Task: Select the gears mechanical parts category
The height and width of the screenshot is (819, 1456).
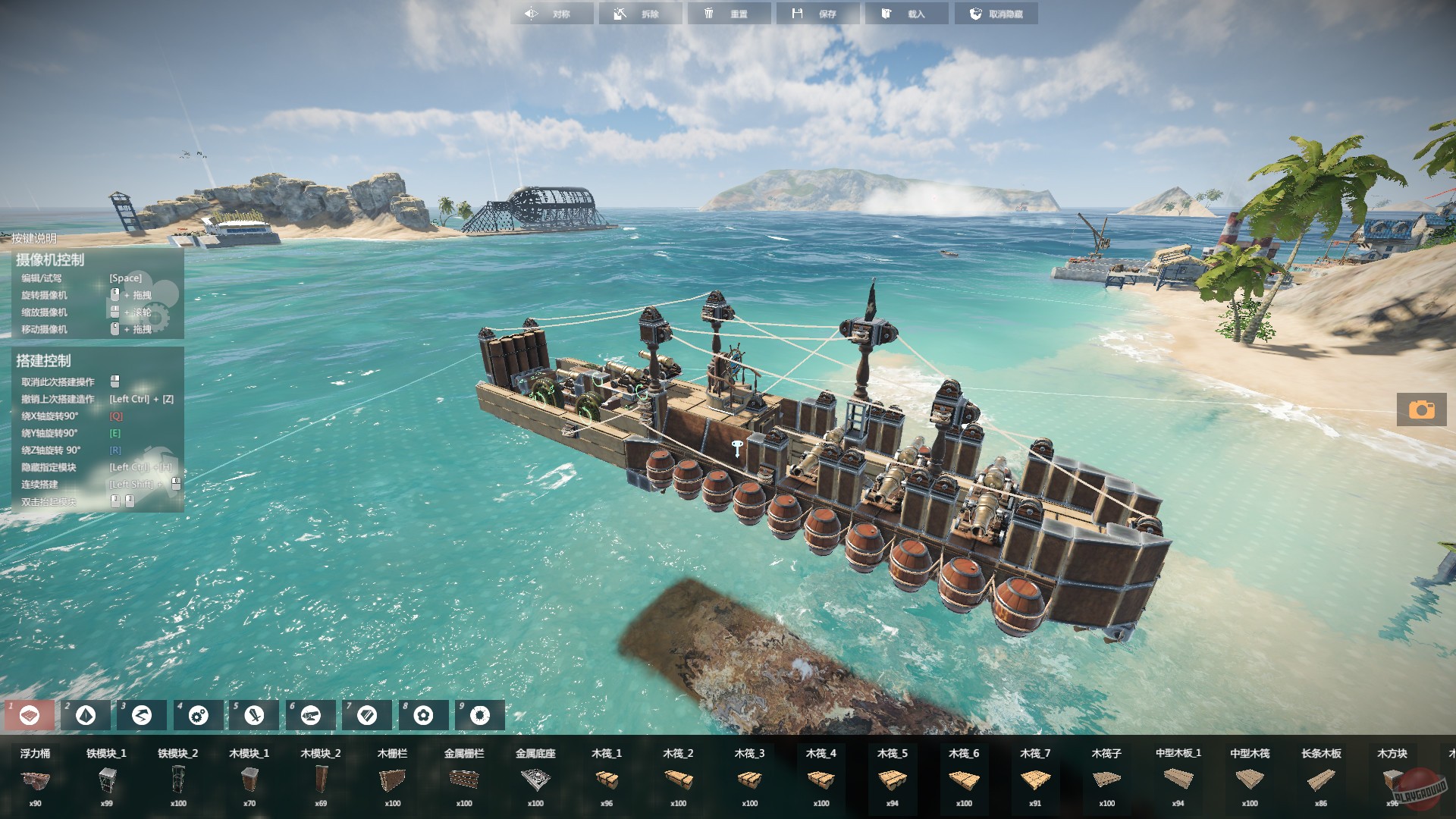Action: 198,714
